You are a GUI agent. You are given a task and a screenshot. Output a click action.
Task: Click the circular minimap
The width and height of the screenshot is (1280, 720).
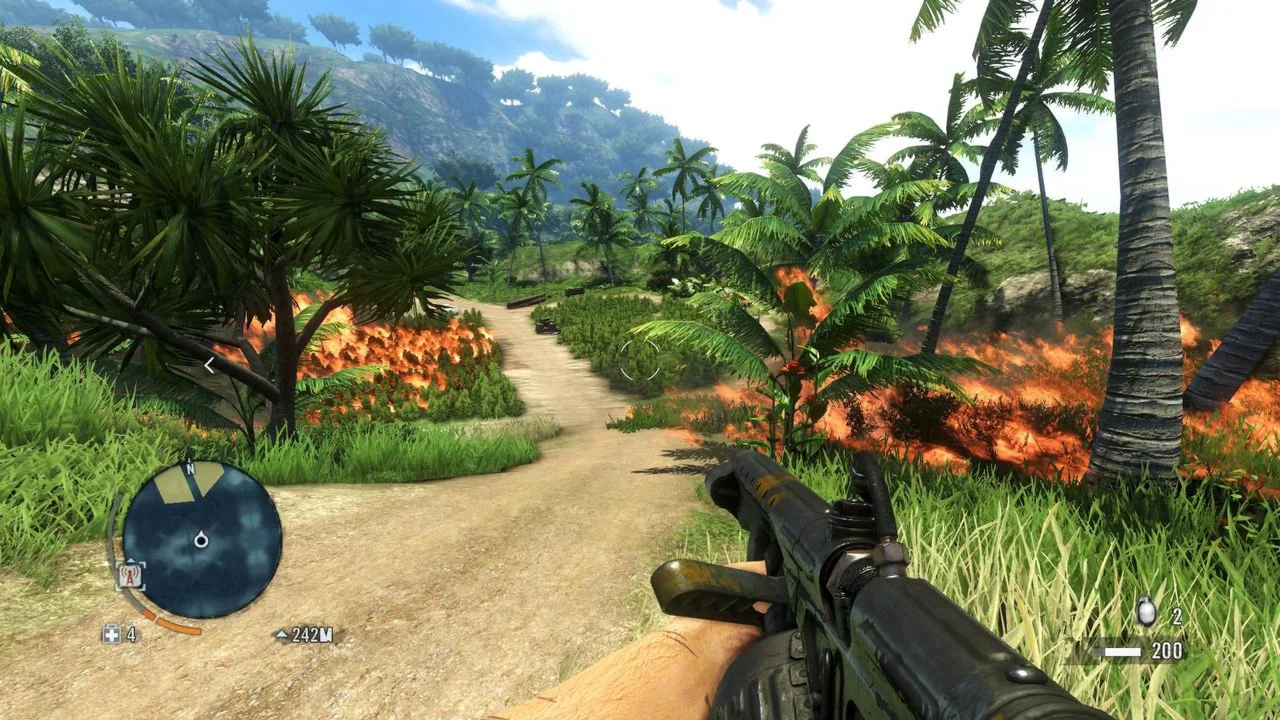point(202,540)
